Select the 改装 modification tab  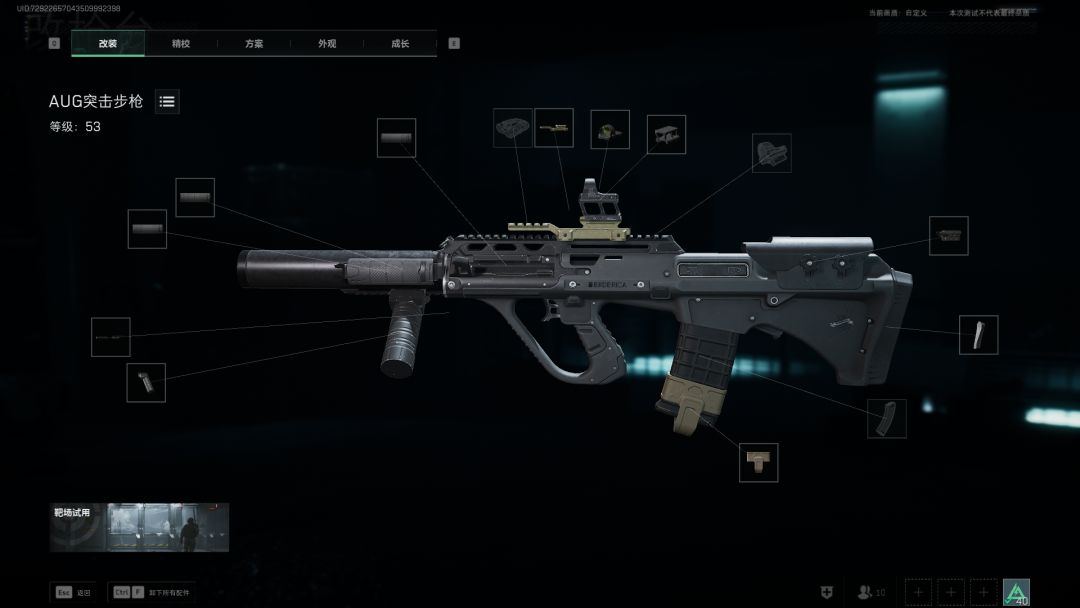pos(108,44)
